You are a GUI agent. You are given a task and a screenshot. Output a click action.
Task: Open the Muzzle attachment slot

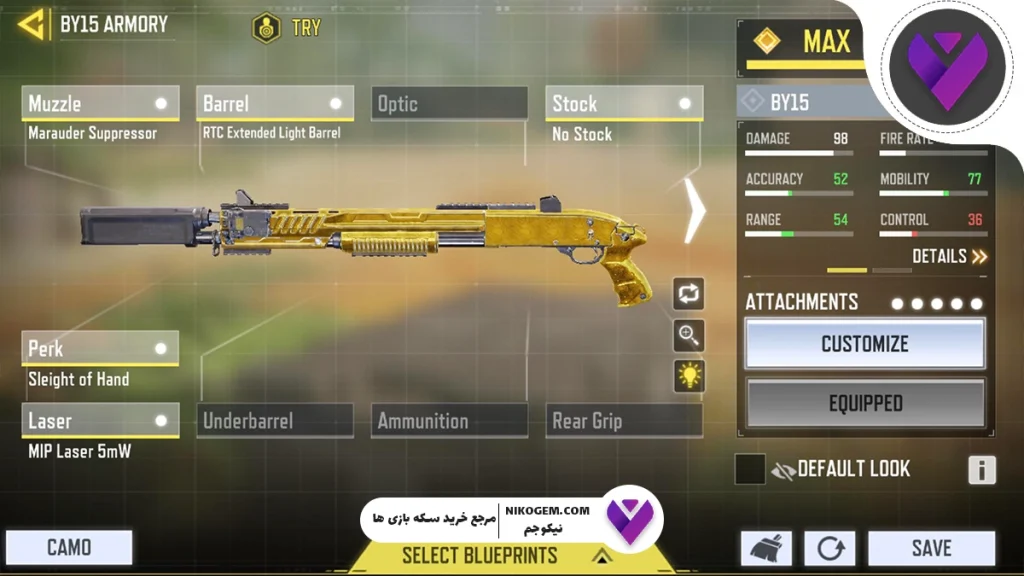click(x=100, y=103)
